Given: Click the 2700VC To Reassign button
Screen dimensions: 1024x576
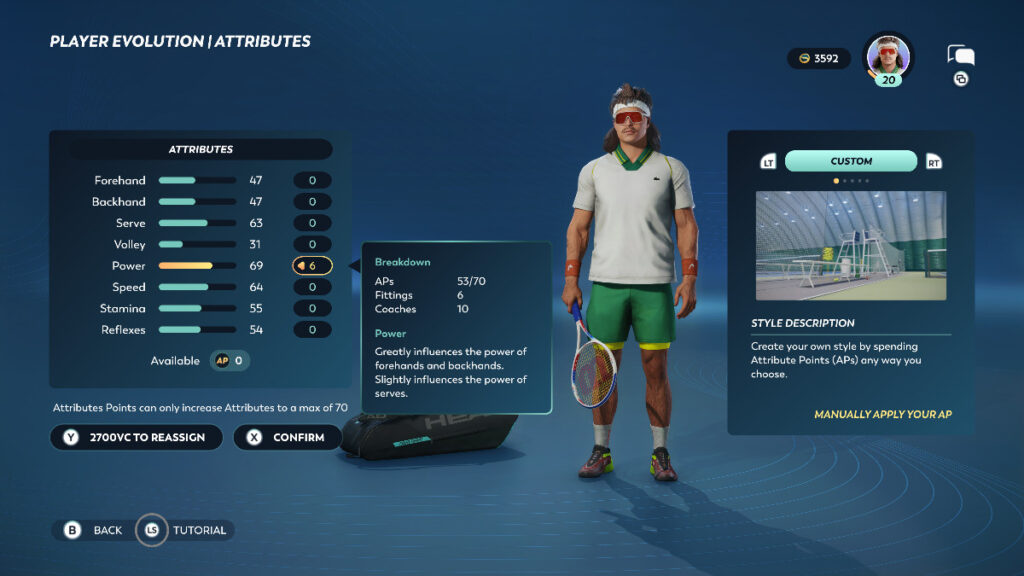Looking at the screenshot, I should tap(136, 437).
